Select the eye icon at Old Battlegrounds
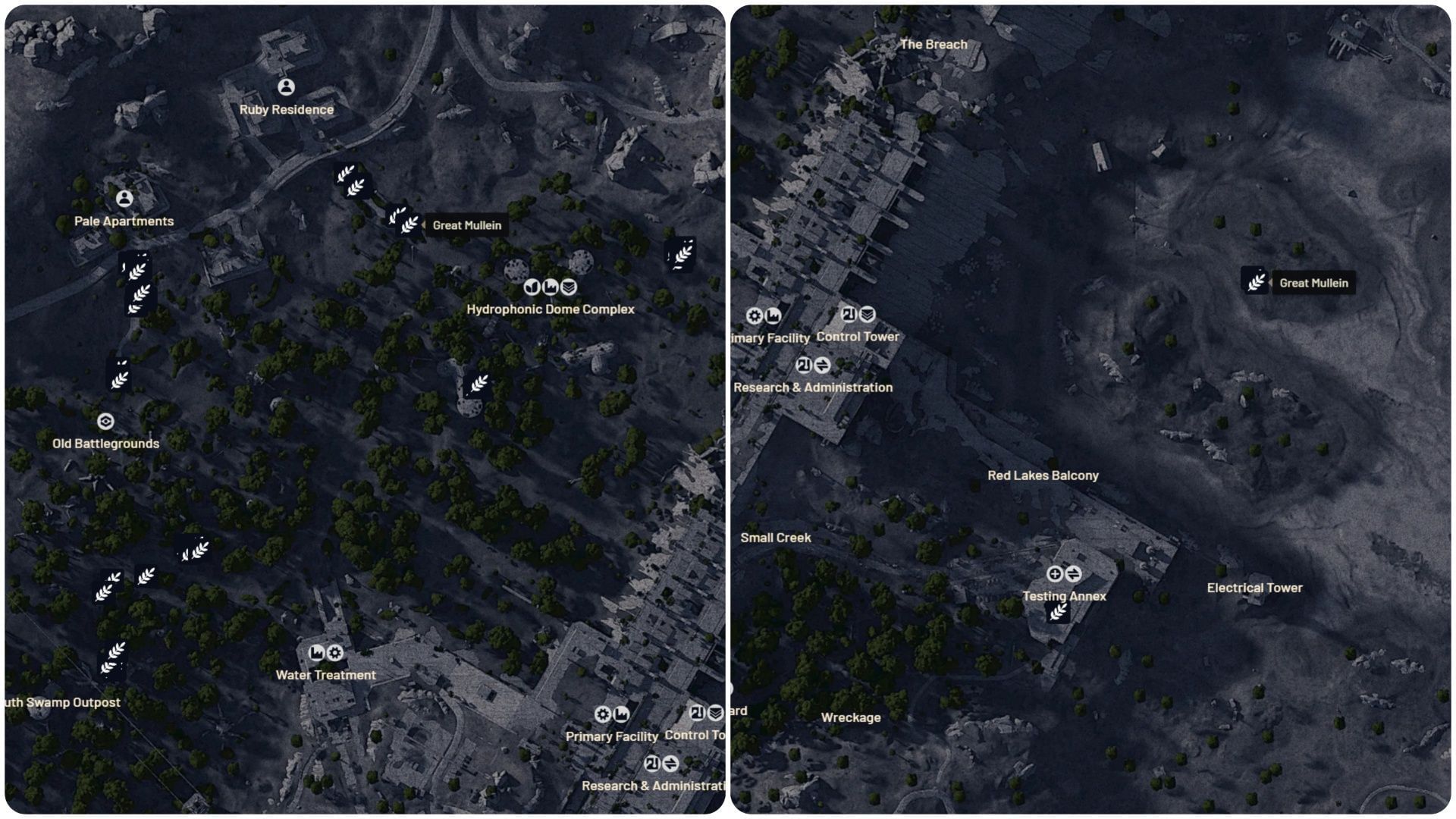The width and height of the screenshot is (1456, 819). 106,421
